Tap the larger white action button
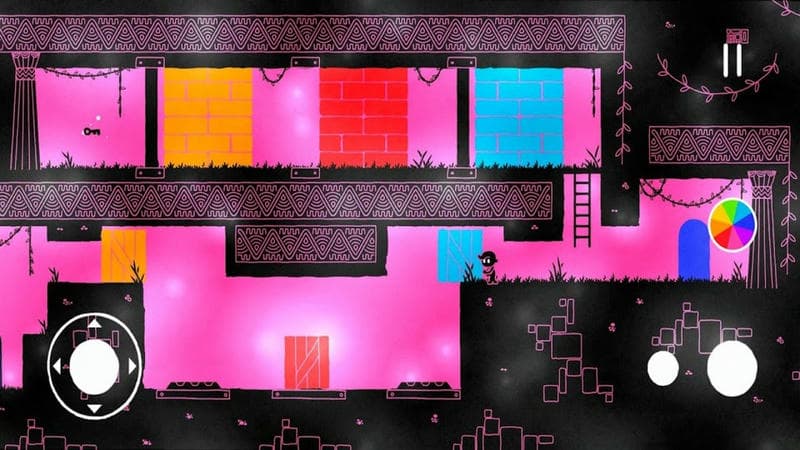The width and height of the screenshot is (800, 450). (x=732, y=367)
